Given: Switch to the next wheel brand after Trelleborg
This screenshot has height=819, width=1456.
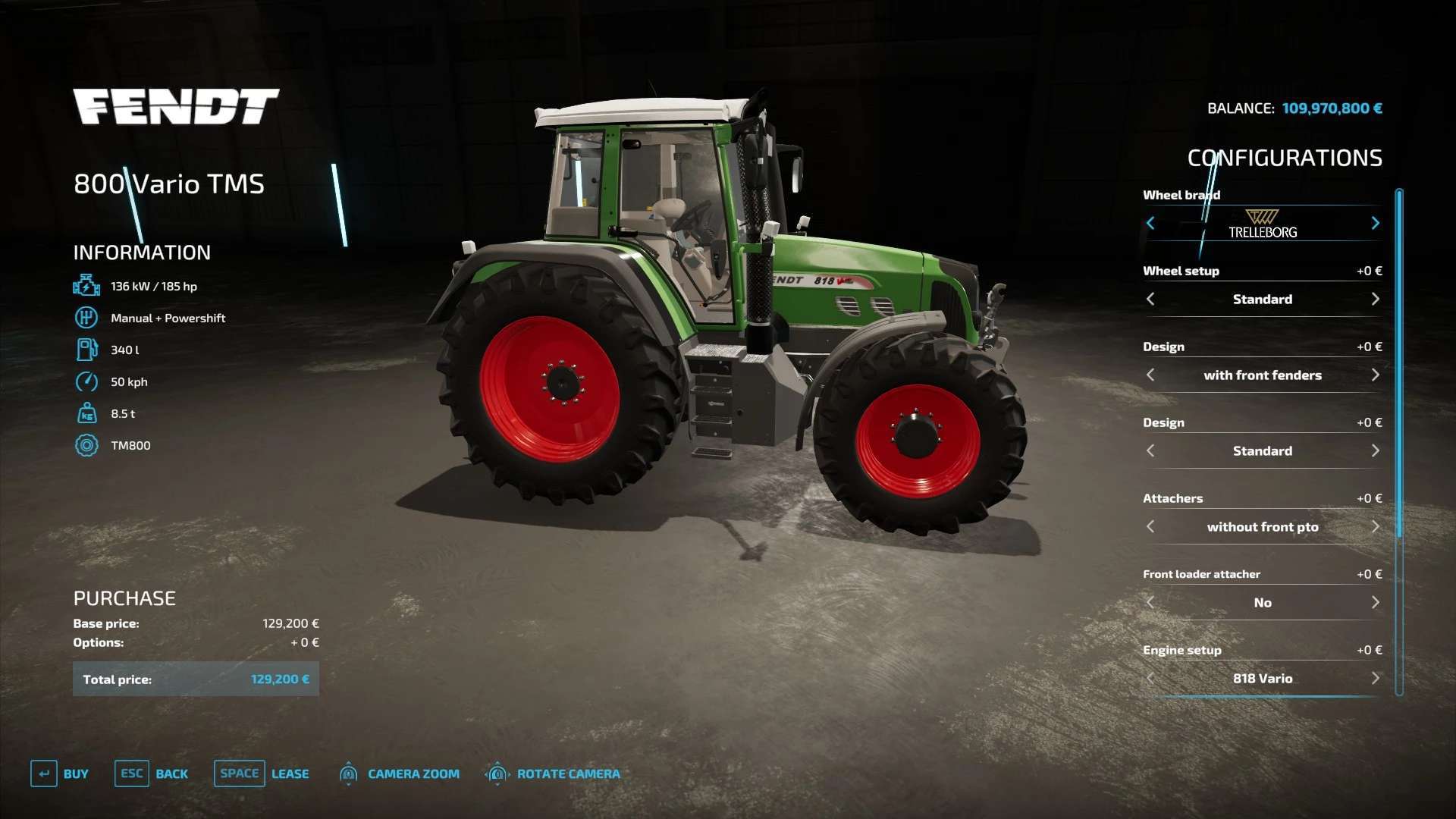Looking at the screenshot, I should (x=1375, y=223).
